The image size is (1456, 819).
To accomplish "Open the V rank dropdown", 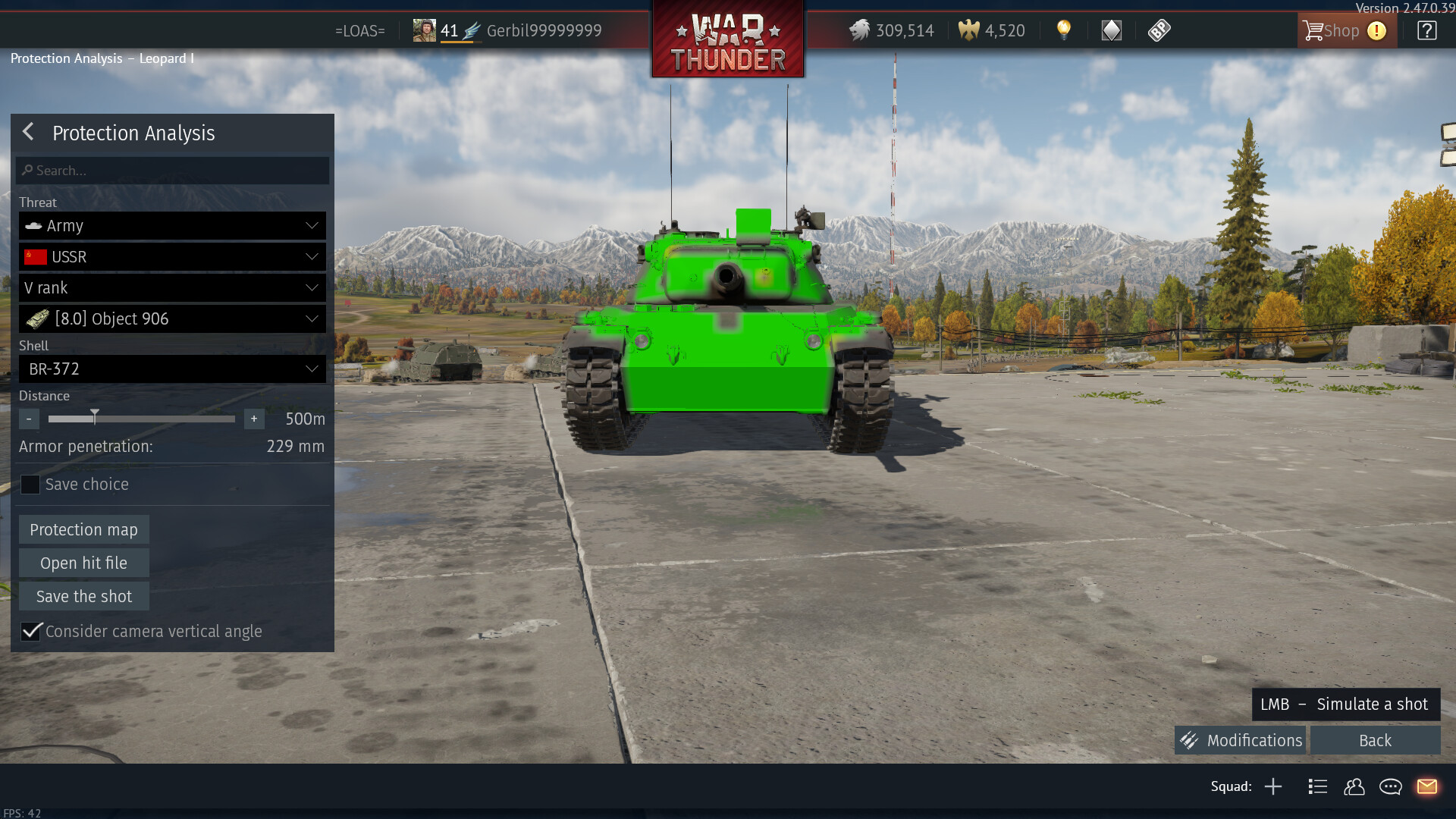I will [173, 288].
